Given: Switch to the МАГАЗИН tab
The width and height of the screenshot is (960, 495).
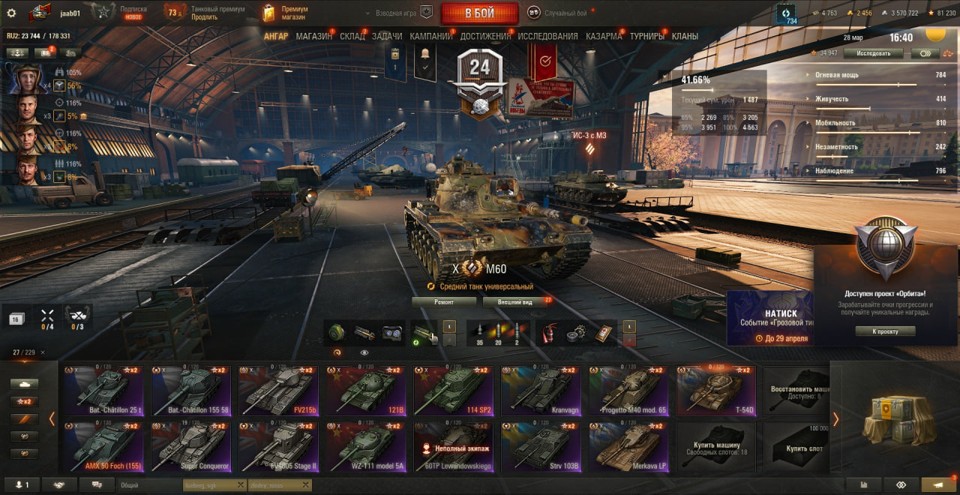Looking at the screenshot, I should 314,36.
